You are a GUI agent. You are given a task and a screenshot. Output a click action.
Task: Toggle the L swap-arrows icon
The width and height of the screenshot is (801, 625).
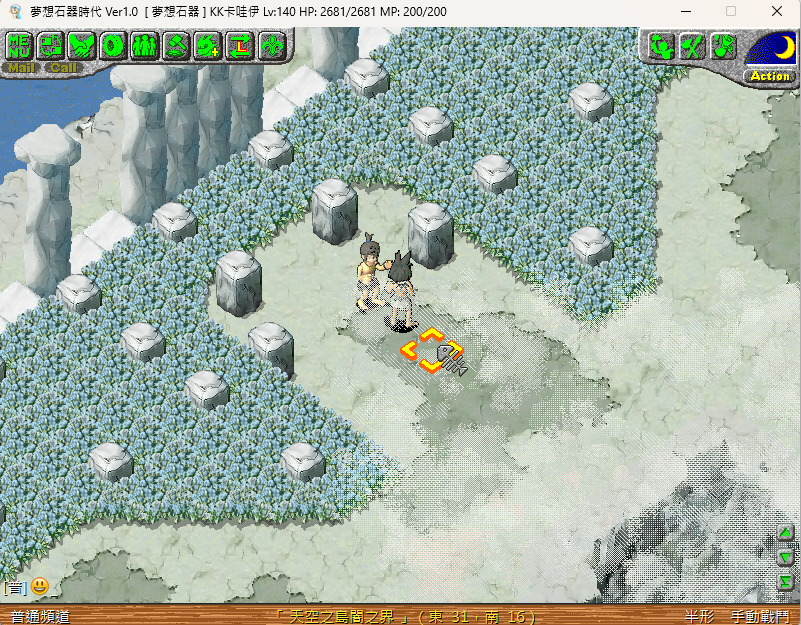click(240, 45)
